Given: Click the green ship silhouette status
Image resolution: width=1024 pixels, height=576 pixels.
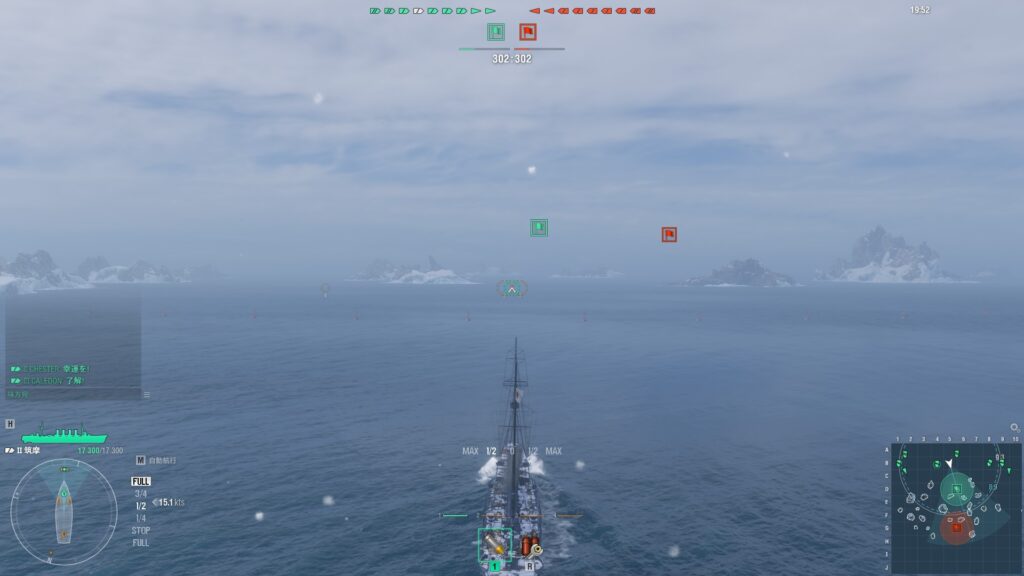Looking at the screenshot, I should (x=63, y=435).
